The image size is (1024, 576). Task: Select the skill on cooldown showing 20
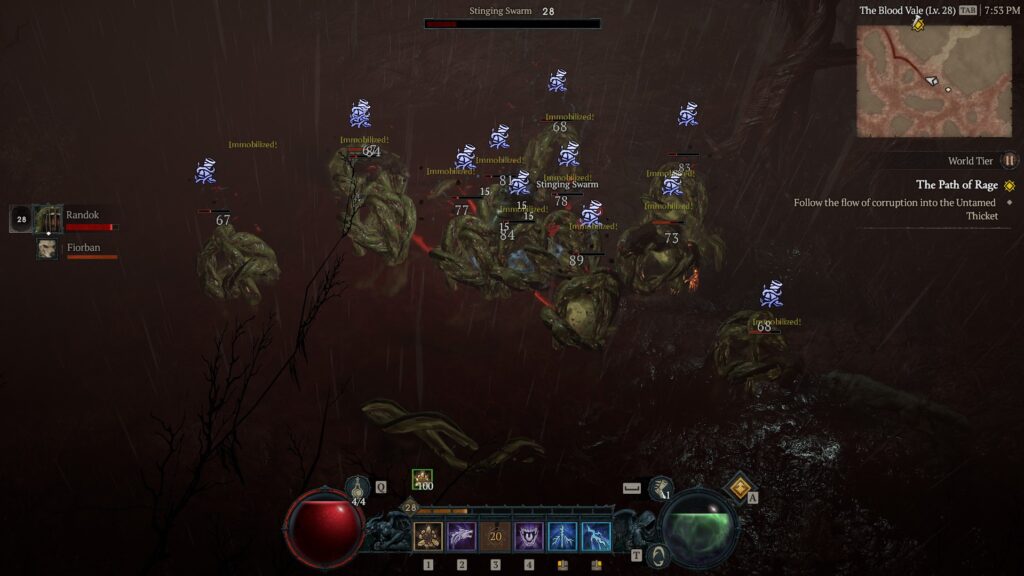495,537
